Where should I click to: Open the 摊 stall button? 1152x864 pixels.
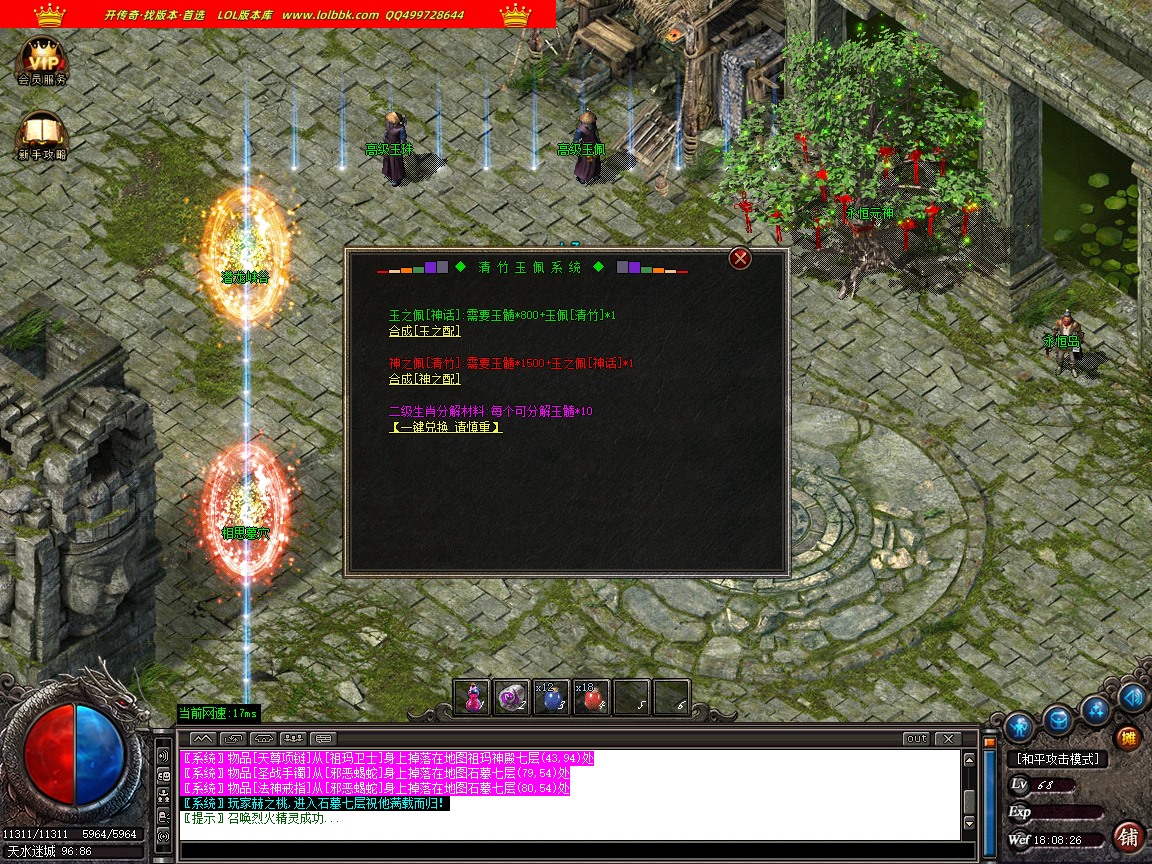(1128, 738)
